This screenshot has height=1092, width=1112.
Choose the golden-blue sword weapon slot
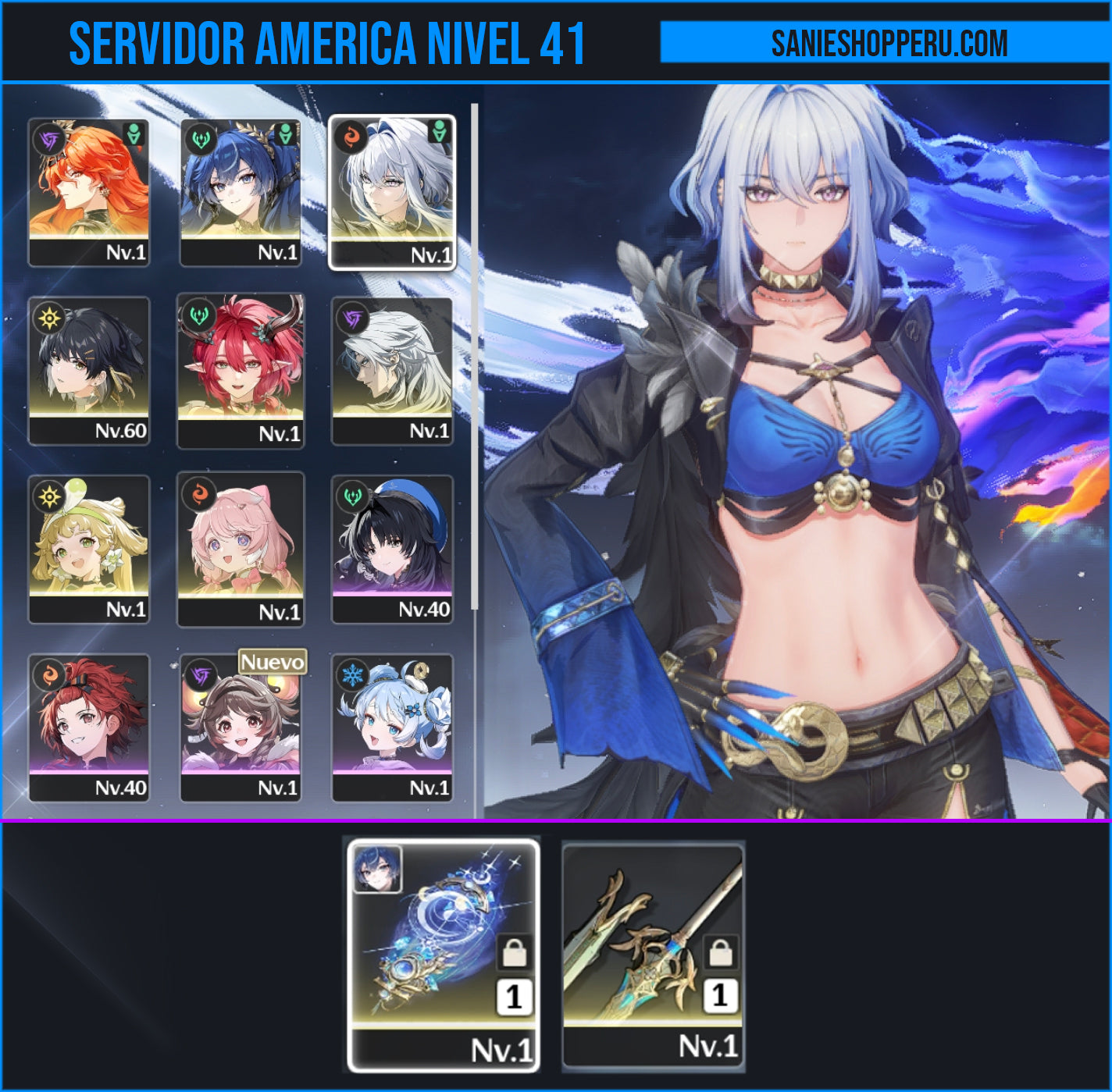coord(653,955)
